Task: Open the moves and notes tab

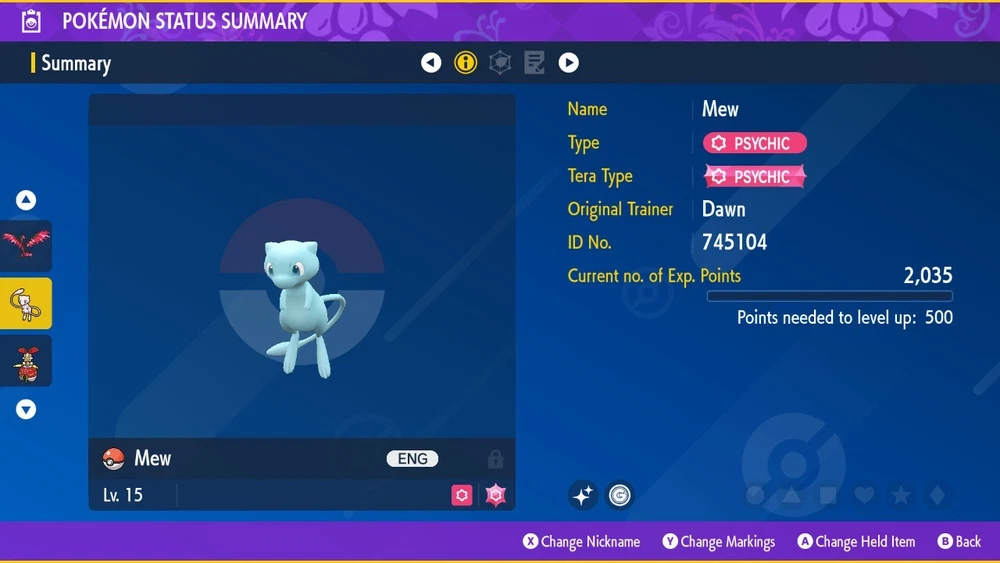Action: [x=534, y=63]
